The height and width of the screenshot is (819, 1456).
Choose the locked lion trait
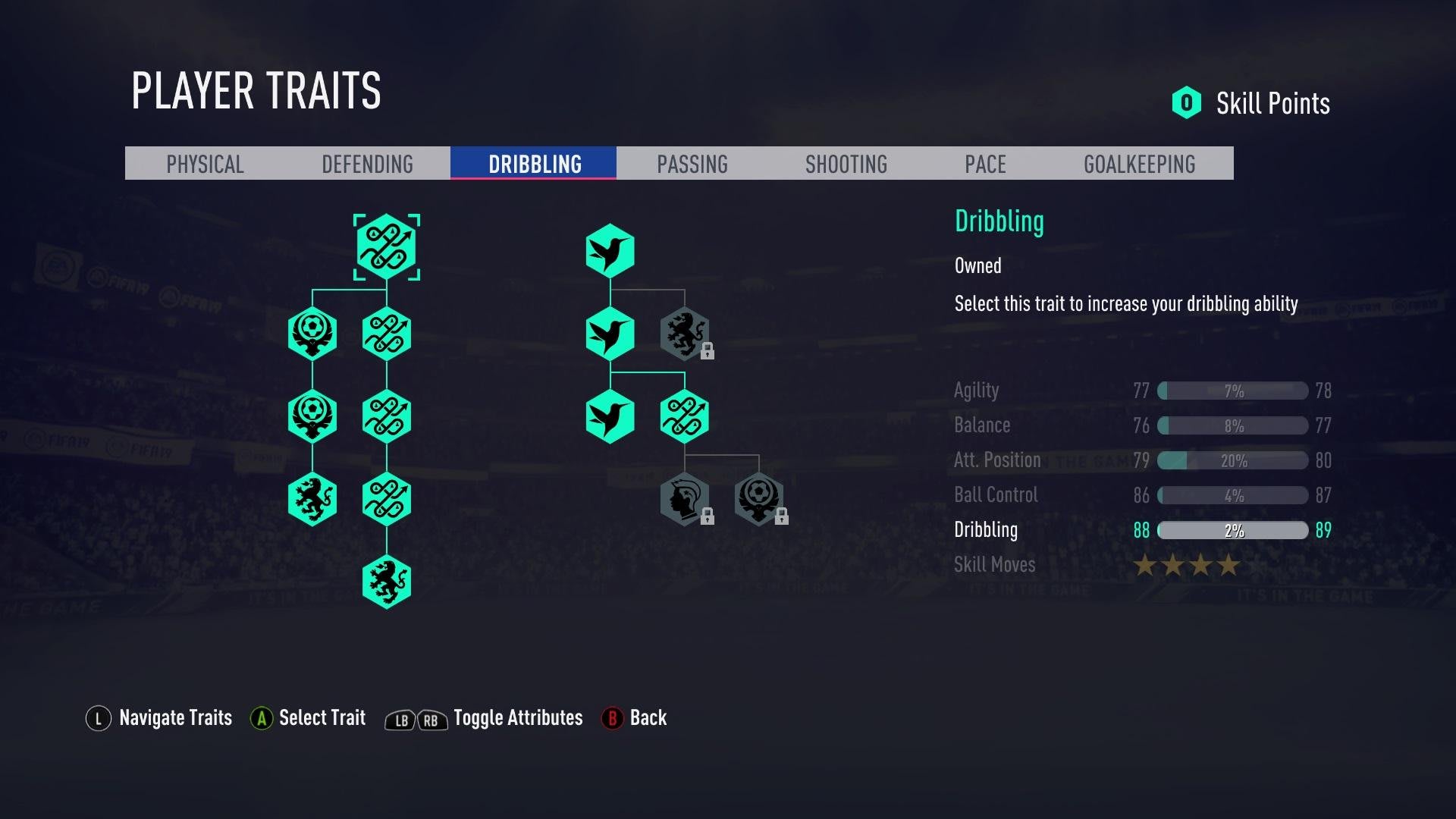point(685,334)
